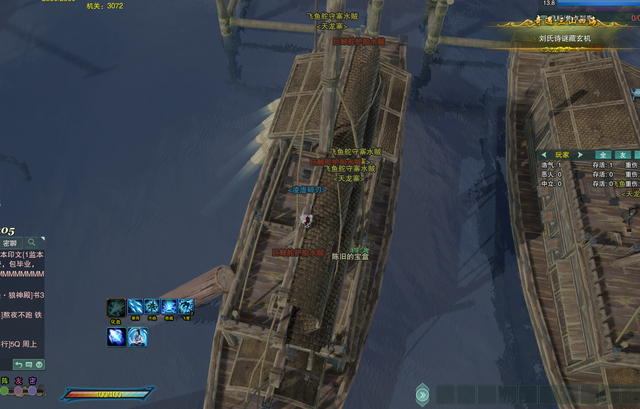Image resolution: width=640 pixels, height=409 pixels.
Task: Select the 友 friend channel orb
Action: [x=19, y=391]
